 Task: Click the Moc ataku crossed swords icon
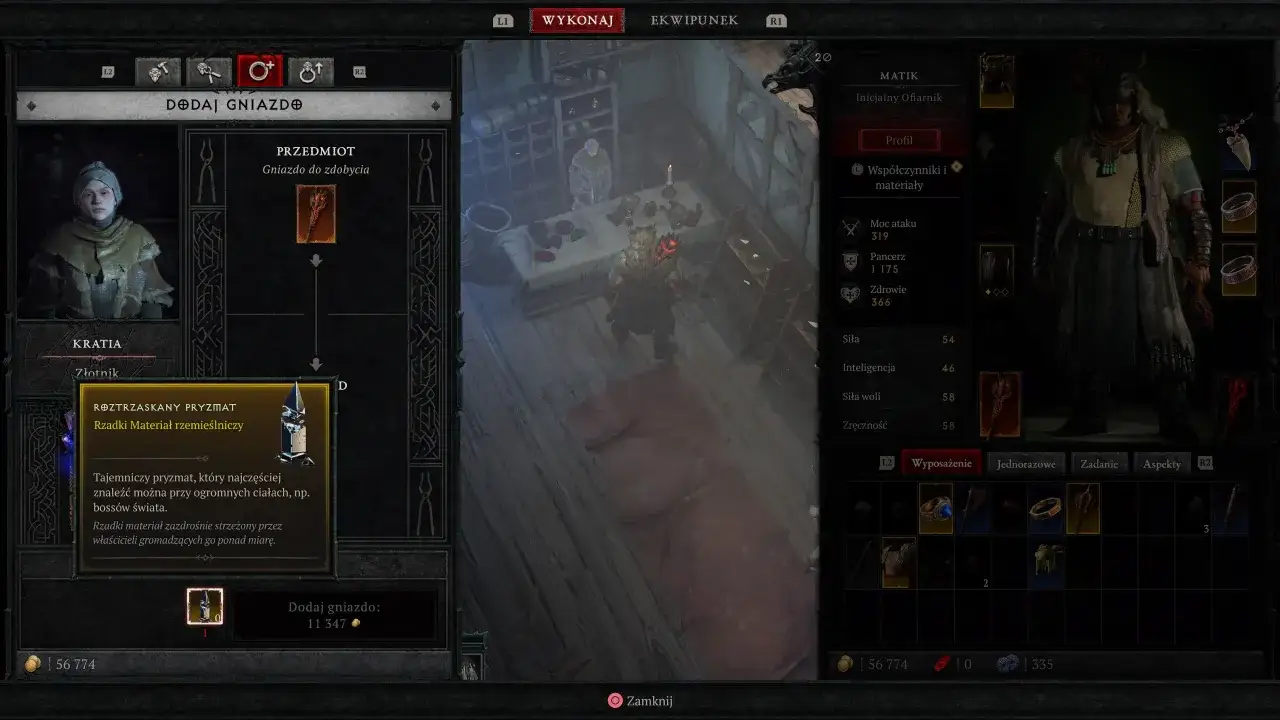pos(851,227)
